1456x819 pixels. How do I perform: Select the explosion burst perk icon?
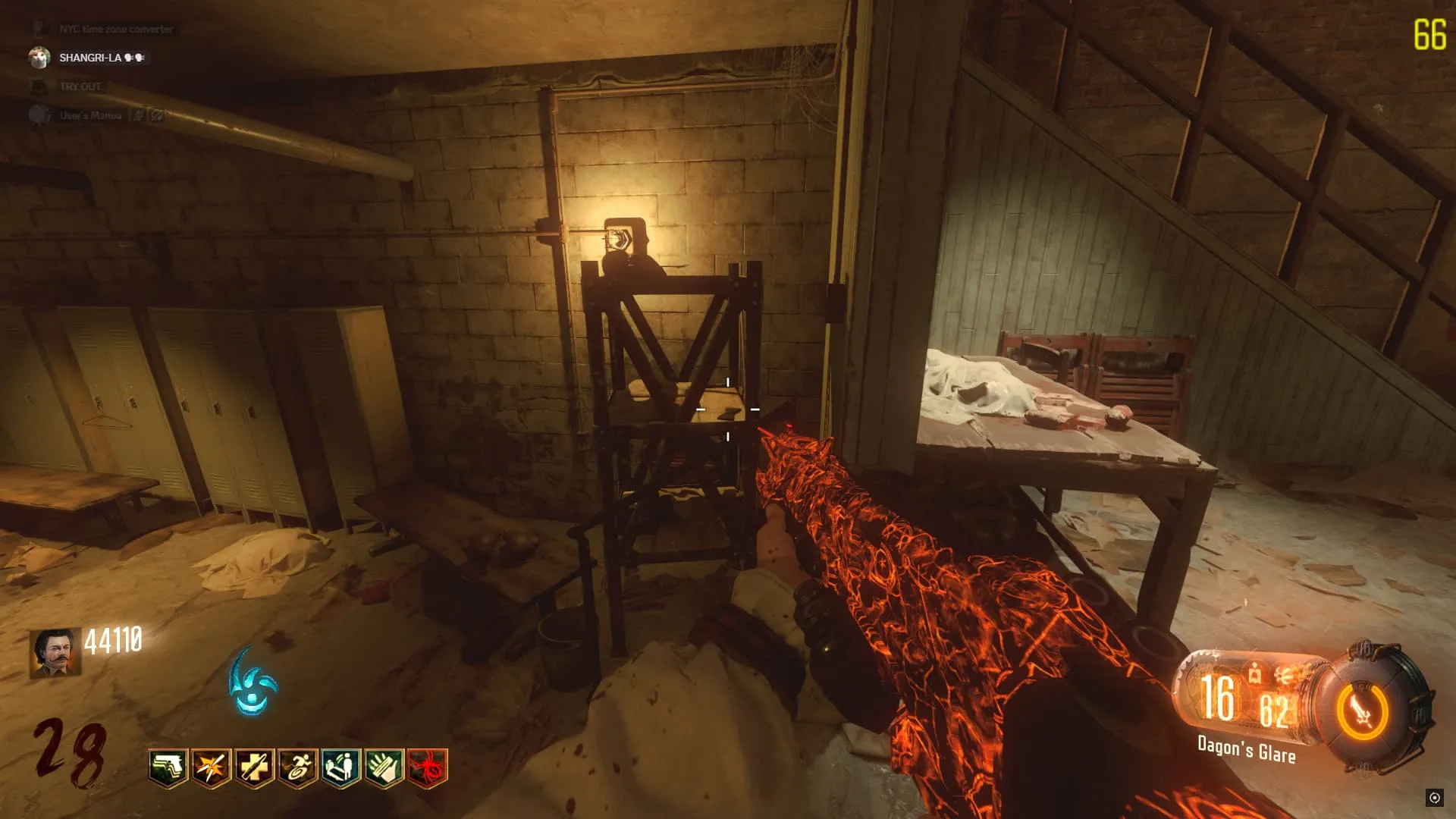[x=211, y=768]
